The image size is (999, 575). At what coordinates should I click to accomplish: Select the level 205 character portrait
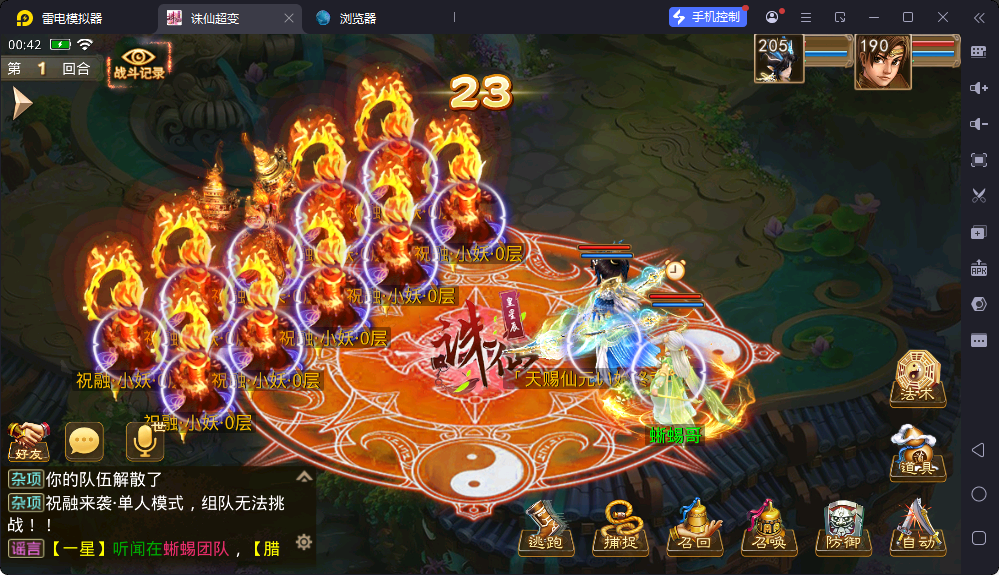(x=779, y=62)
